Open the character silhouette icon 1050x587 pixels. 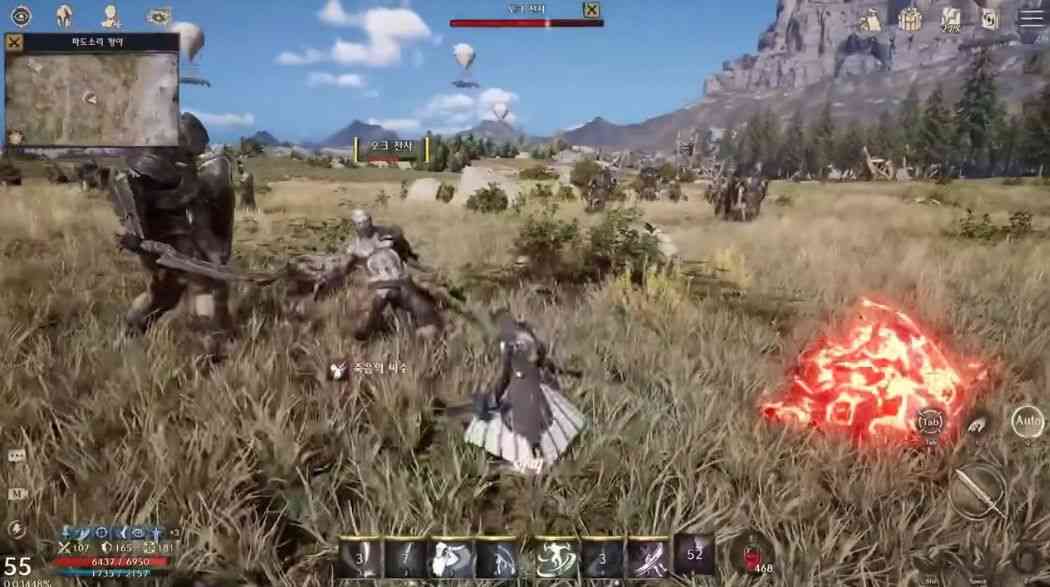click(111, 15)
